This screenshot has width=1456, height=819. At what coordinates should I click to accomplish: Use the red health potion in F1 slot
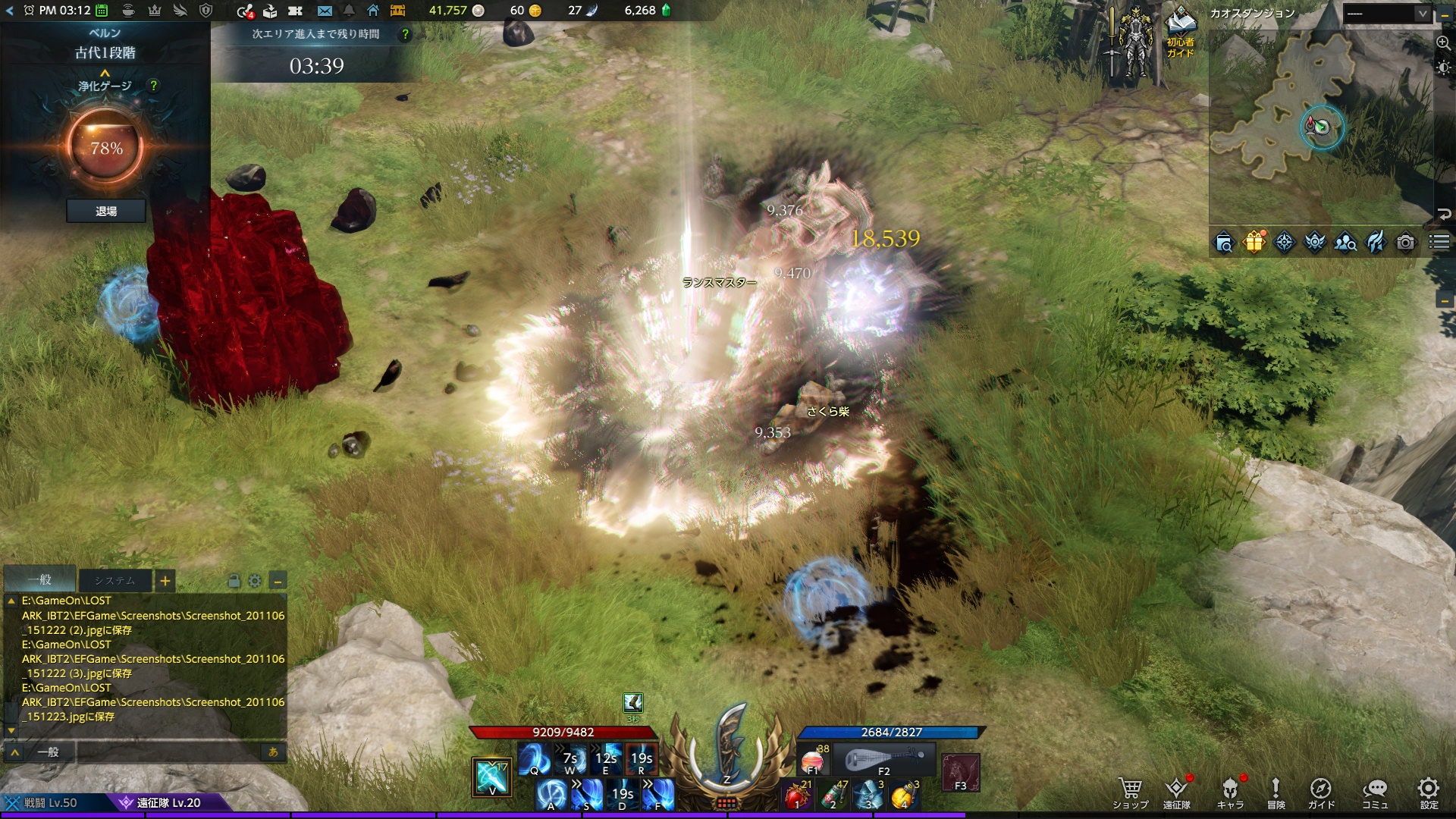pos(813,759)
